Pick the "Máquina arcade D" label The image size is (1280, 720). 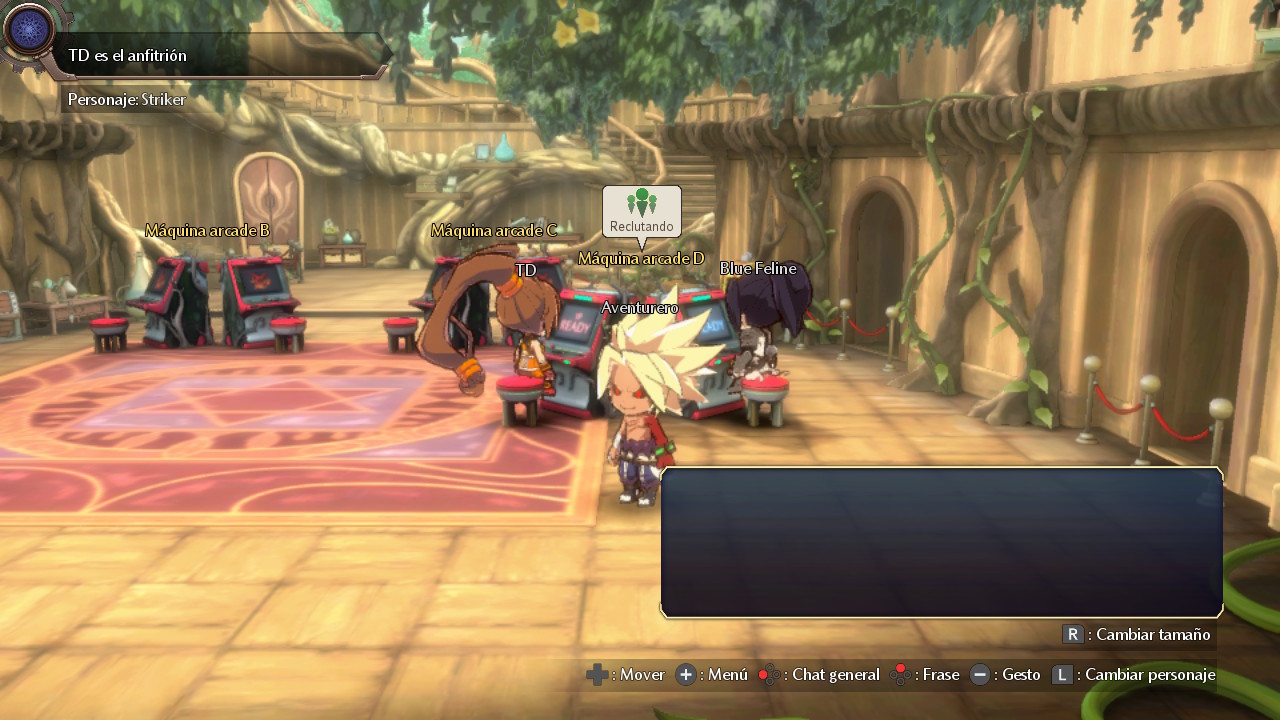coord(641,258)
